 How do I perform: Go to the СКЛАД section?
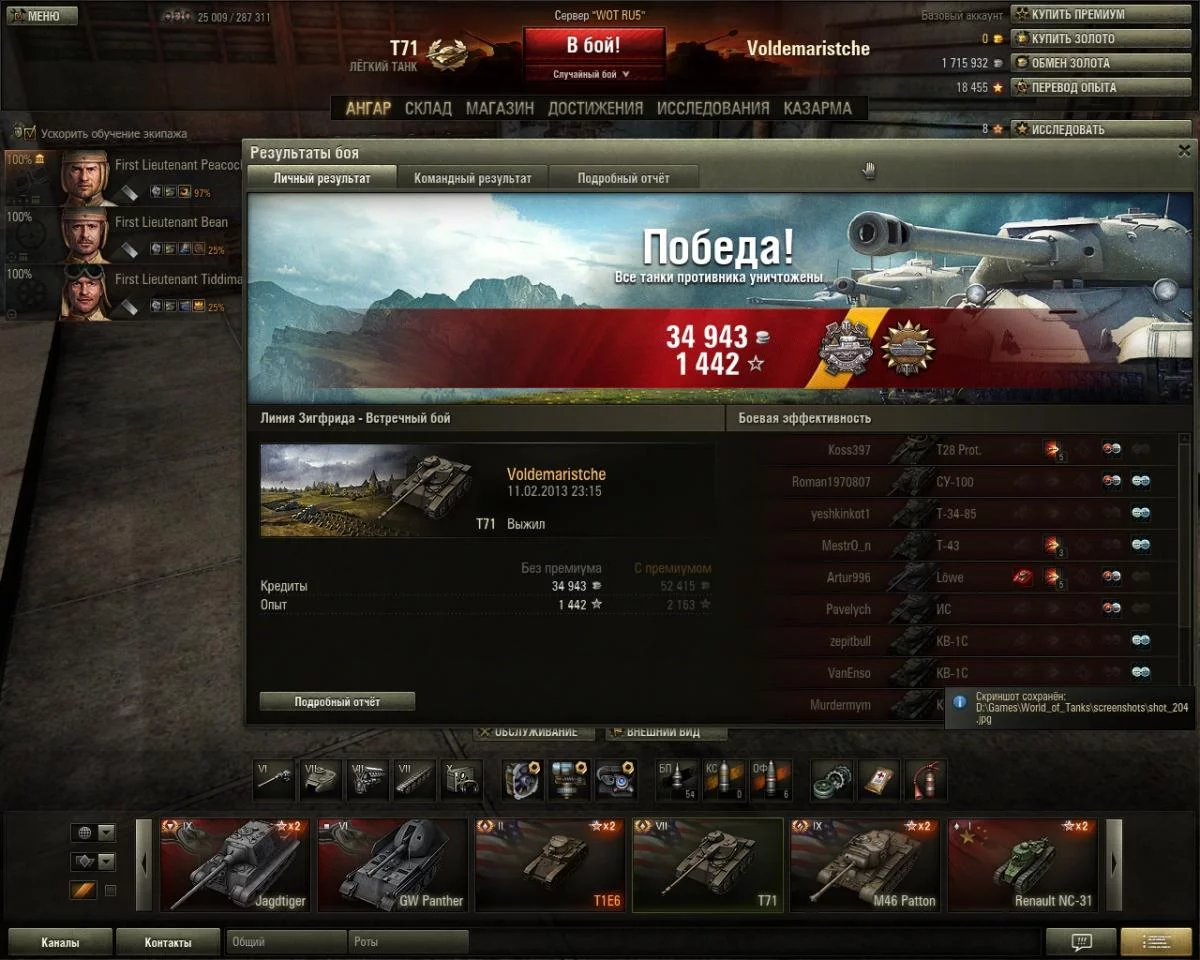tap(428, 108)
